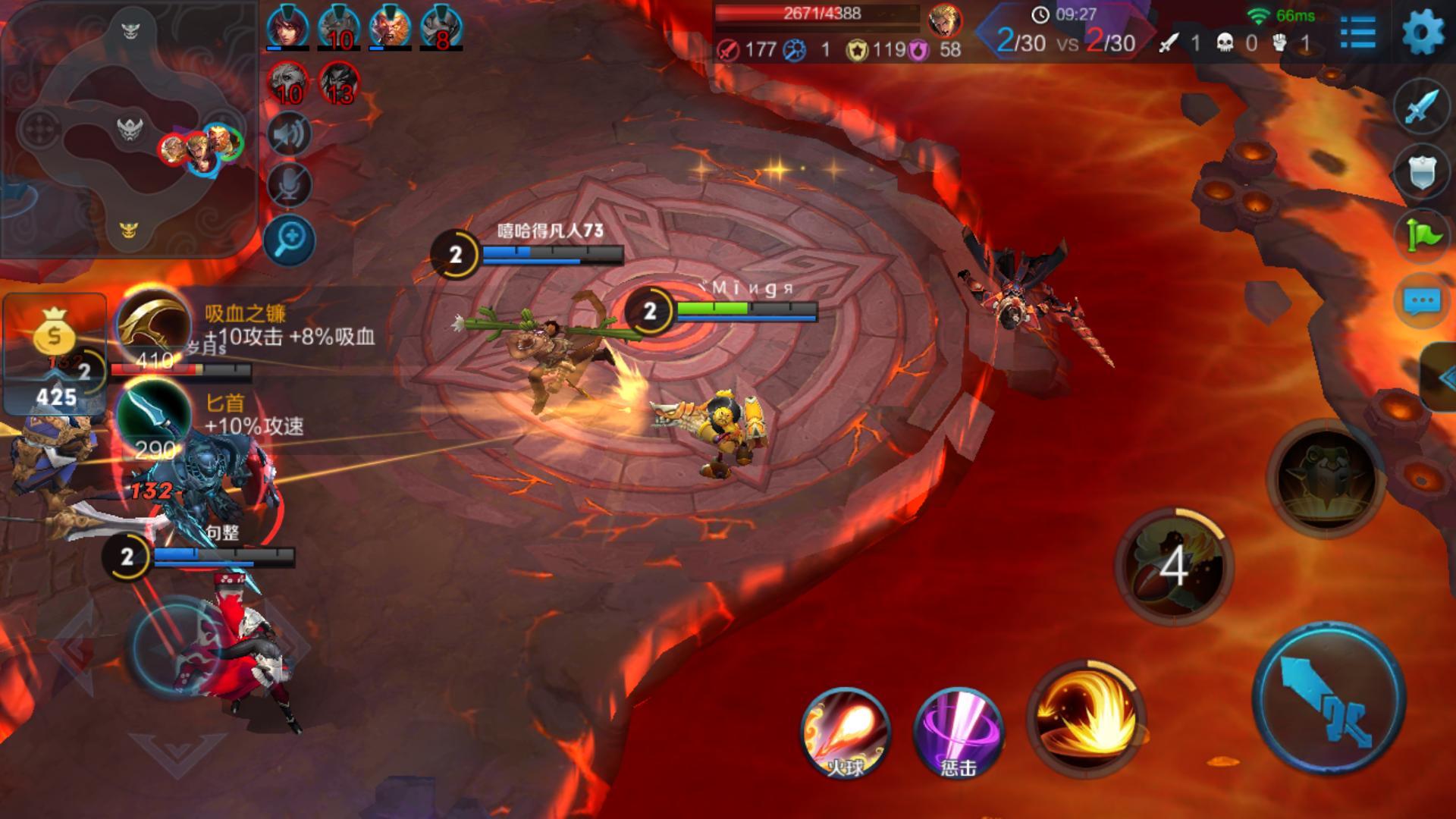The width and height of the screenshot is (1456, 819).
Task: Tap the minimap
Action: [129, 130]
